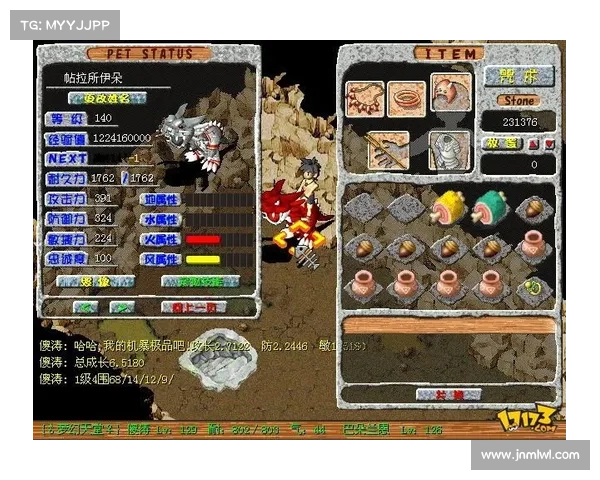Go to the next pet with right arrow
Viewport: 600px width, 480px height.
tap(122, 307)
